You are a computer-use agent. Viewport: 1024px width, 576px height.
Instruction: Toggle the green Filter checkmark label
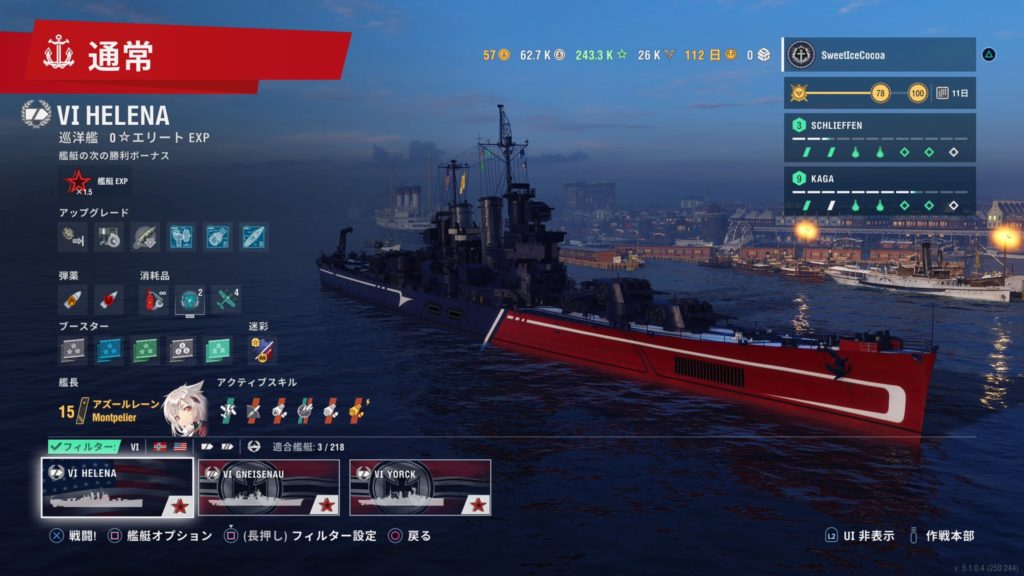click(84, 447)
